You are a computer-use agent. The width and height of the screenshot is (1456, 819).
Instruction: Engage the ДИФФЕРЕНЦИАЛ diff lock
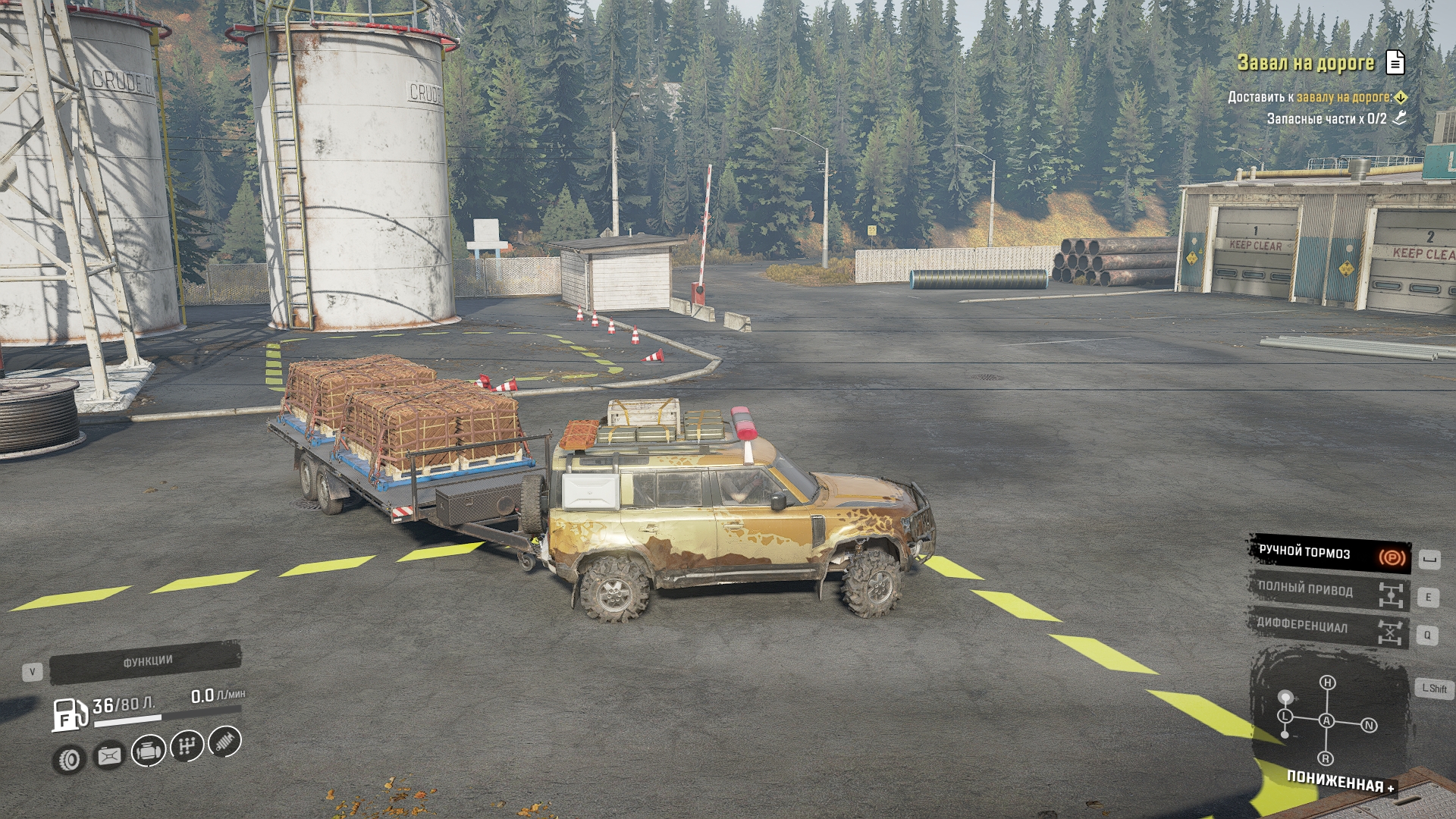pos(1329,628)
